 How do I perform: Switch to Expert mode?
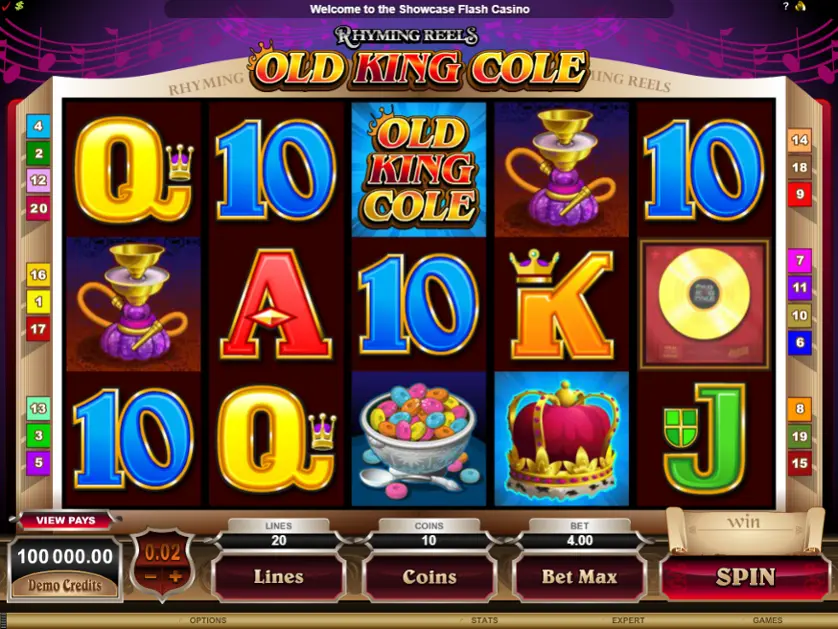tap(628, 621)
